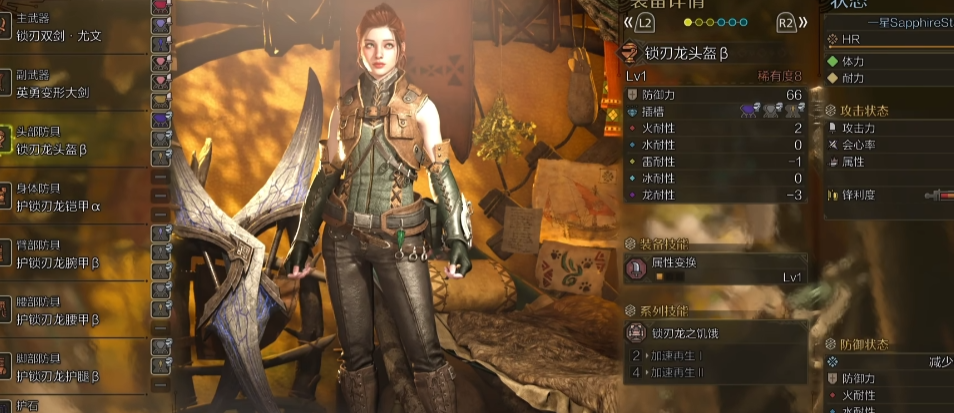This screenshot has height=413, width=954.
Task: Select the 锁刃龙之饥饿 set skill
Action: click(x=714, y=334)
